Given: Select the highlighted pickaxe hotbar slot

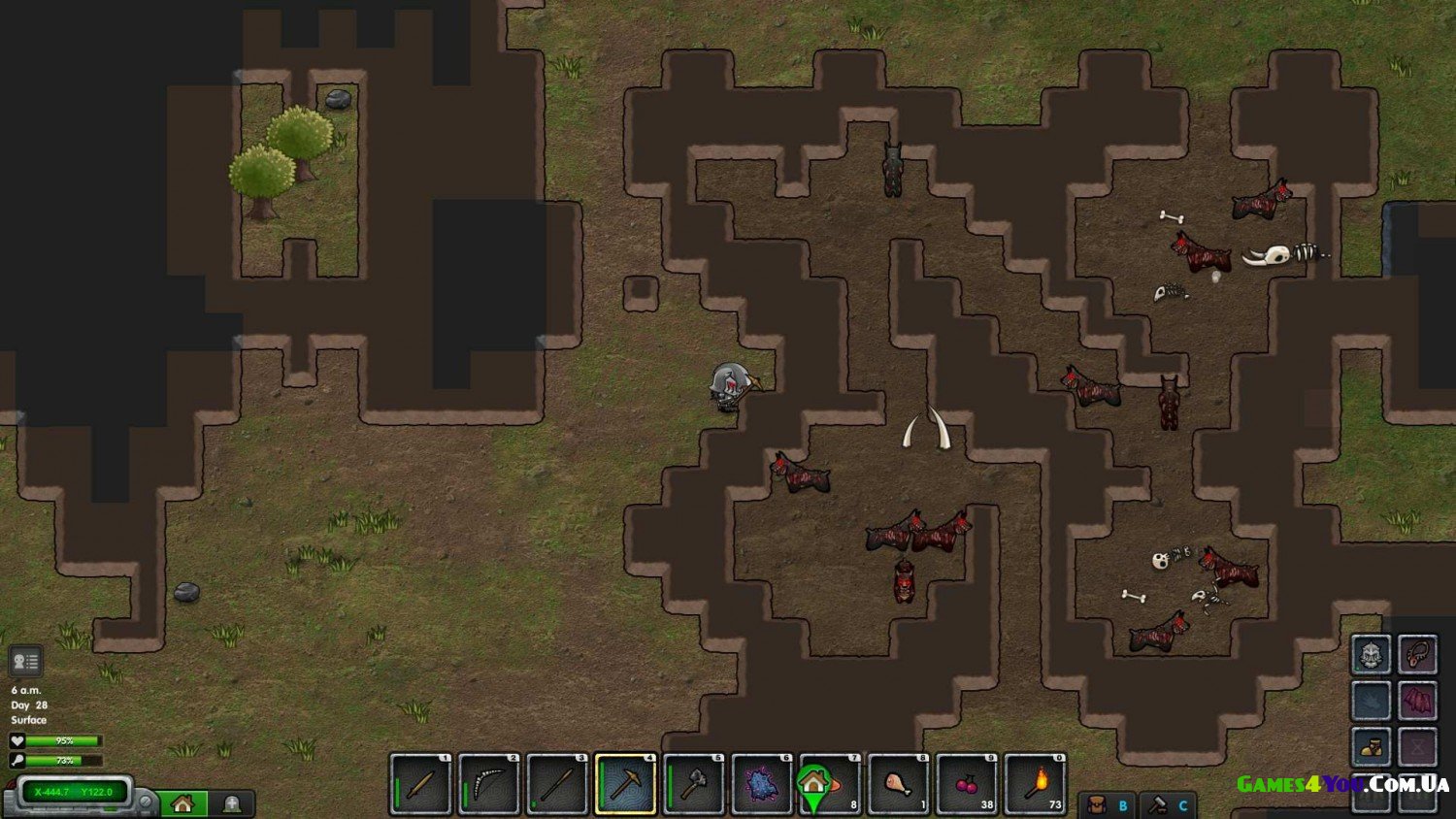Looking at the screenshot, I should pyautogui.click(x=625, y=784).
